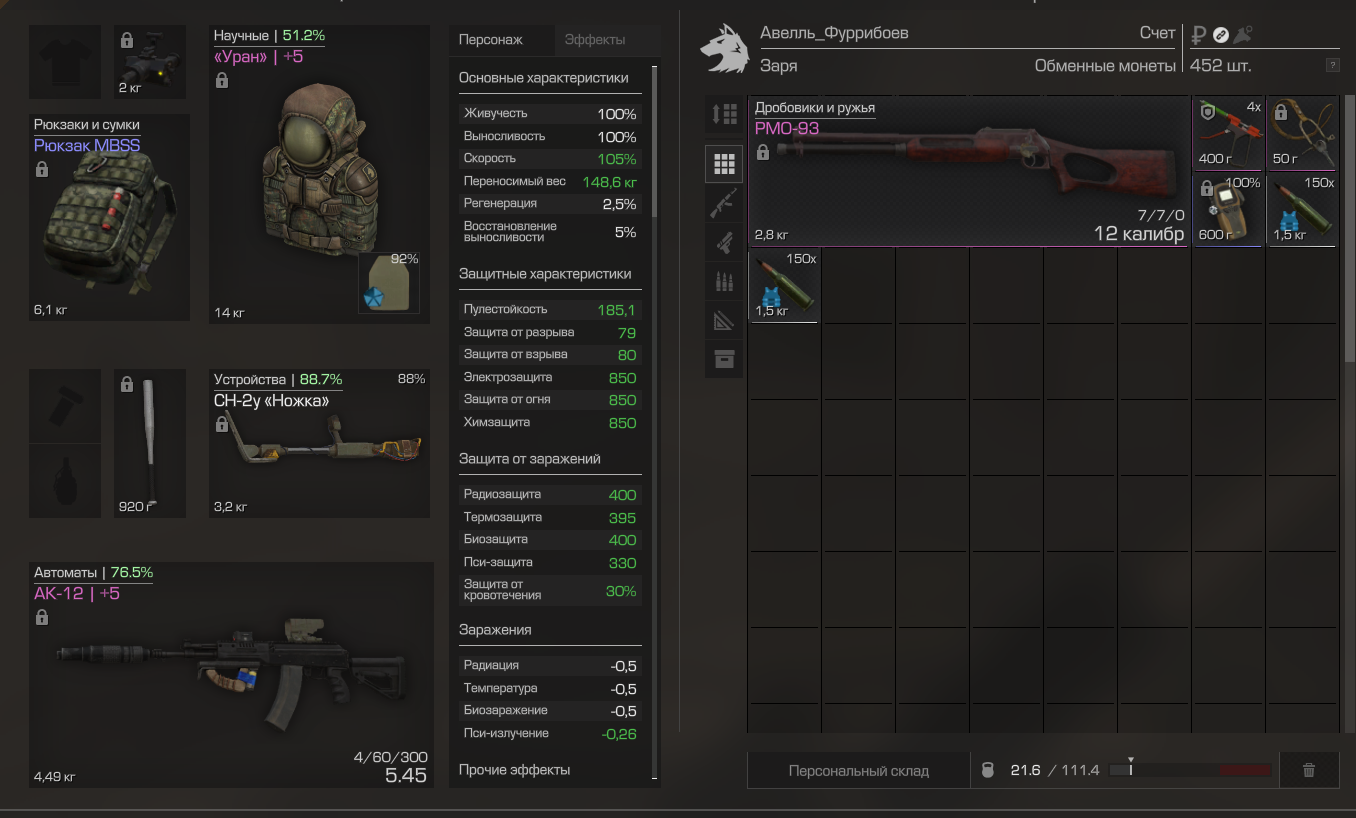Select the РМО-93 shotgun in inventory

968,171
